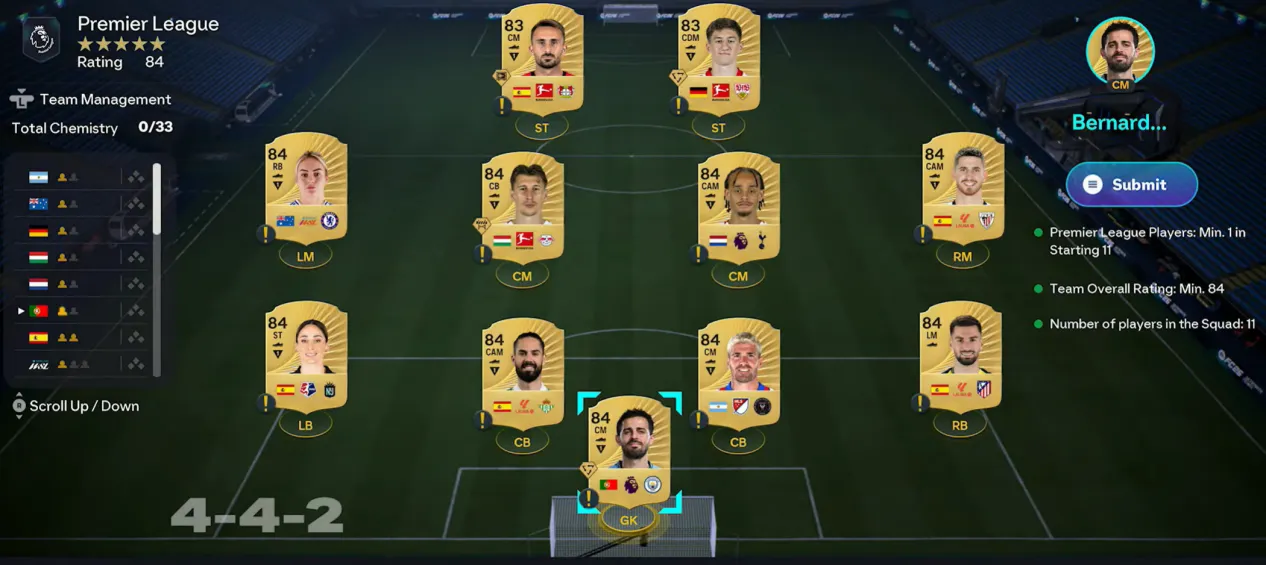Click the Bernardo player portrait
This screenshot has width=1266, height=565.
click(1120, 50)
